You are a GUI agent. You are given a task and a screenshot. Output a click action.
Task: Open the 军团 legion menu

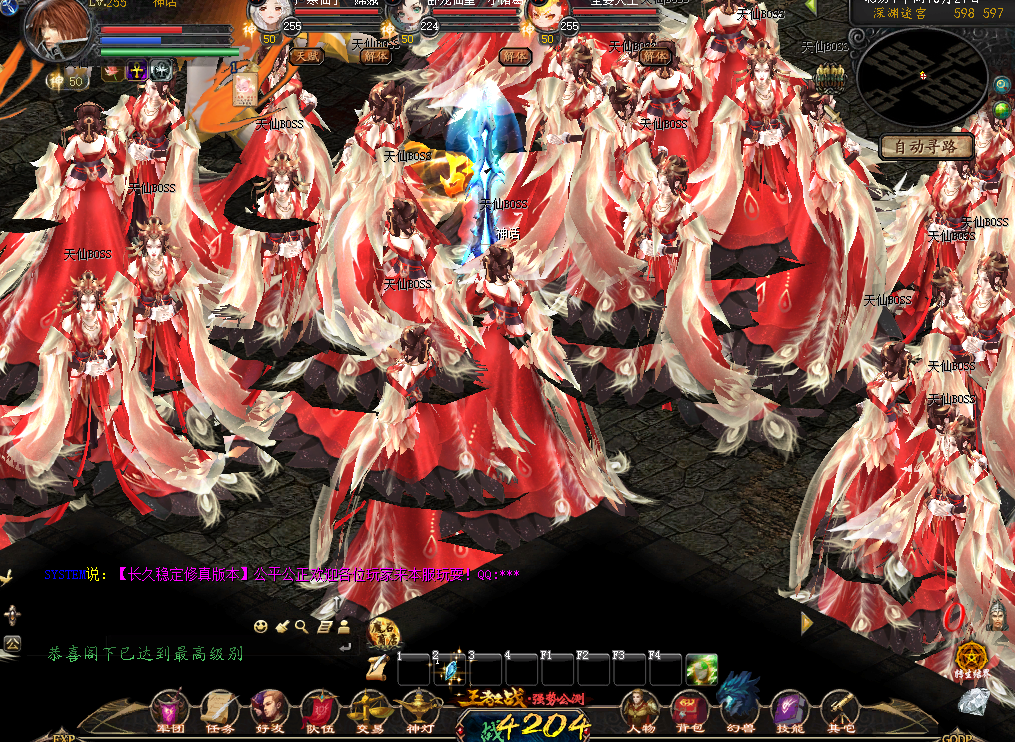pyautogui.click(x=167, y=709)
